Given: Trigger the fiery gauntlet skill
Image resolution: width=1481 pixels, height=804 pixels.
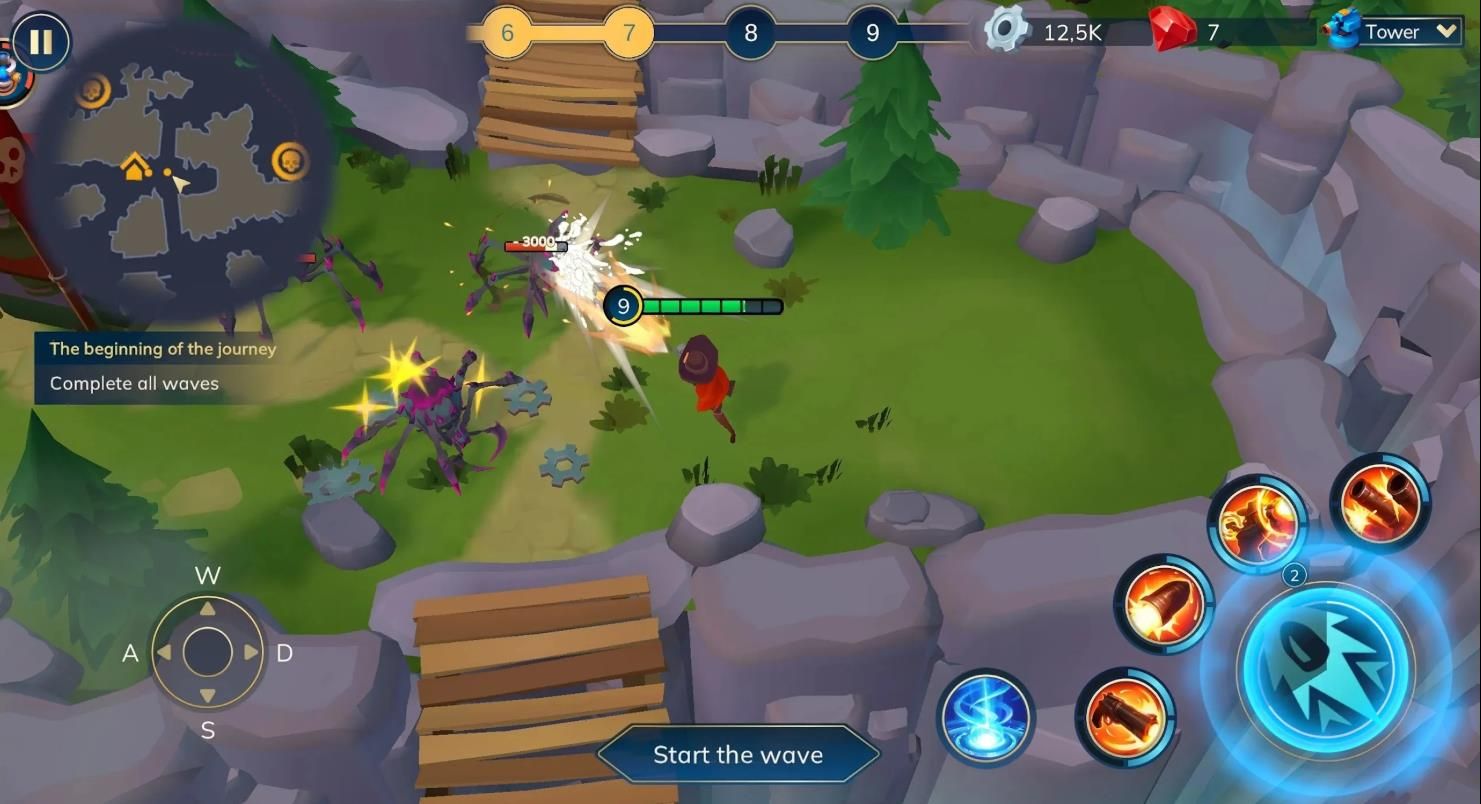Looking at the screenshot, I should click(1257, 524).
